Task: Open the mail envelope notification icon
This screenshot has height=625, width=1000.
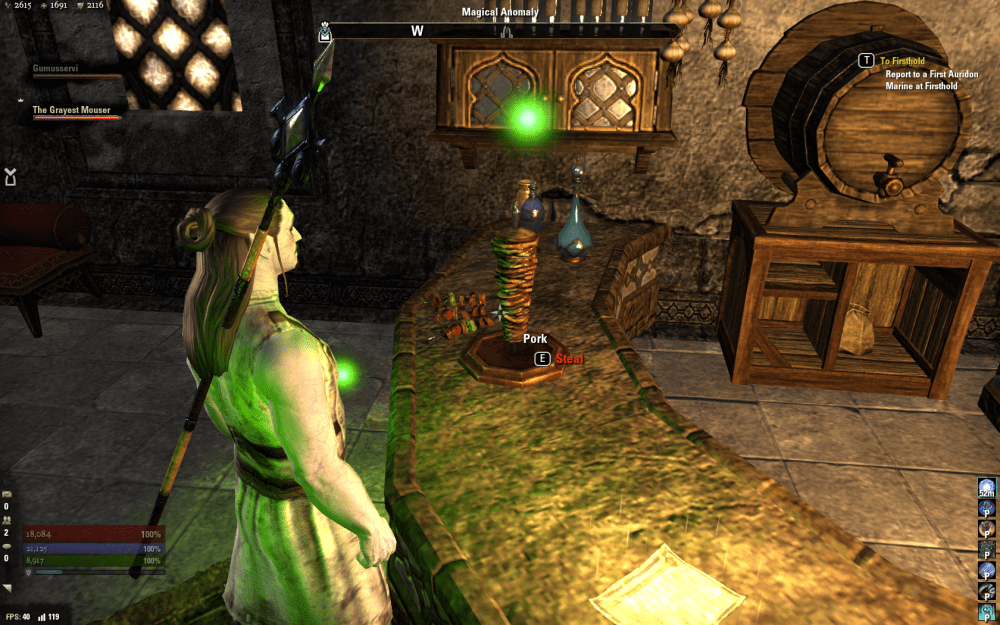Action: pyautogui.click(x=8, y=496)
